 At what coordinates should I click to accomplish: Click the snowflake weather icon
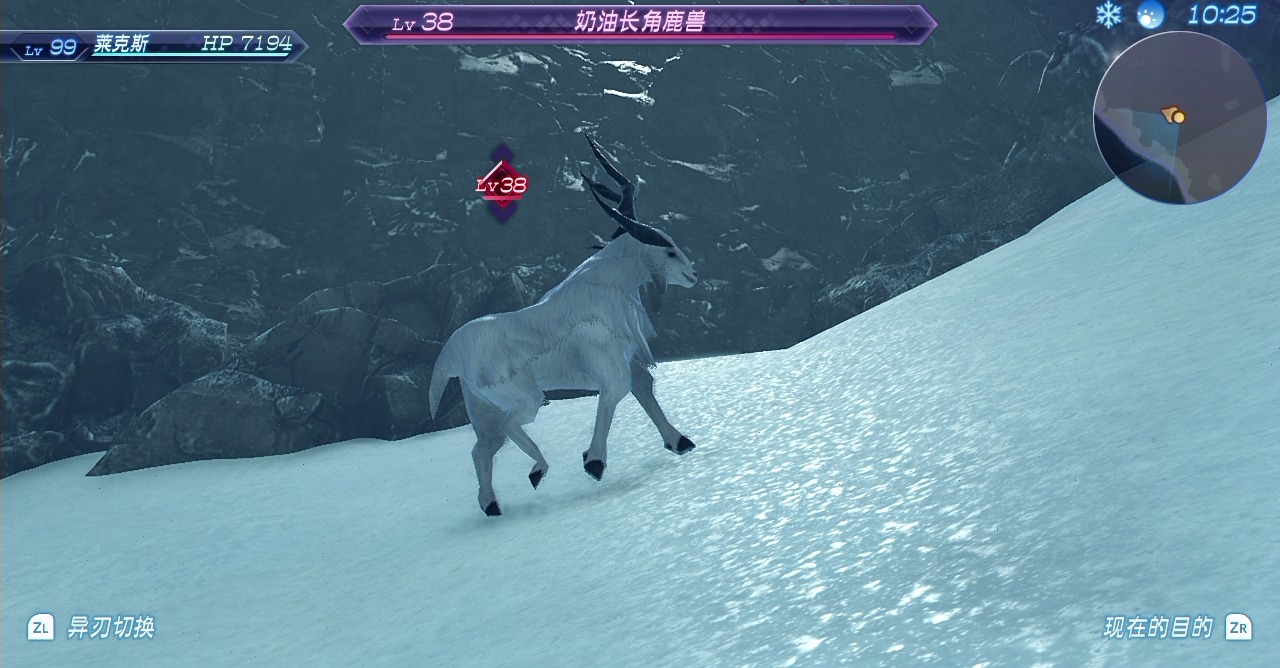(x=1108, y=14)
